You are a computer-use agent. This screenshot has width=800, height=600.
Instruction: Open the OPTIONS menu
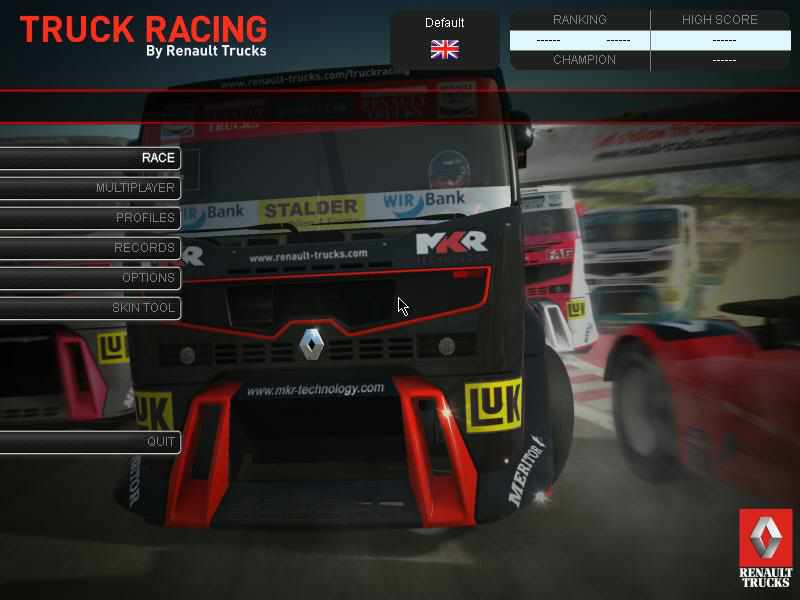(x=148, y=278)
